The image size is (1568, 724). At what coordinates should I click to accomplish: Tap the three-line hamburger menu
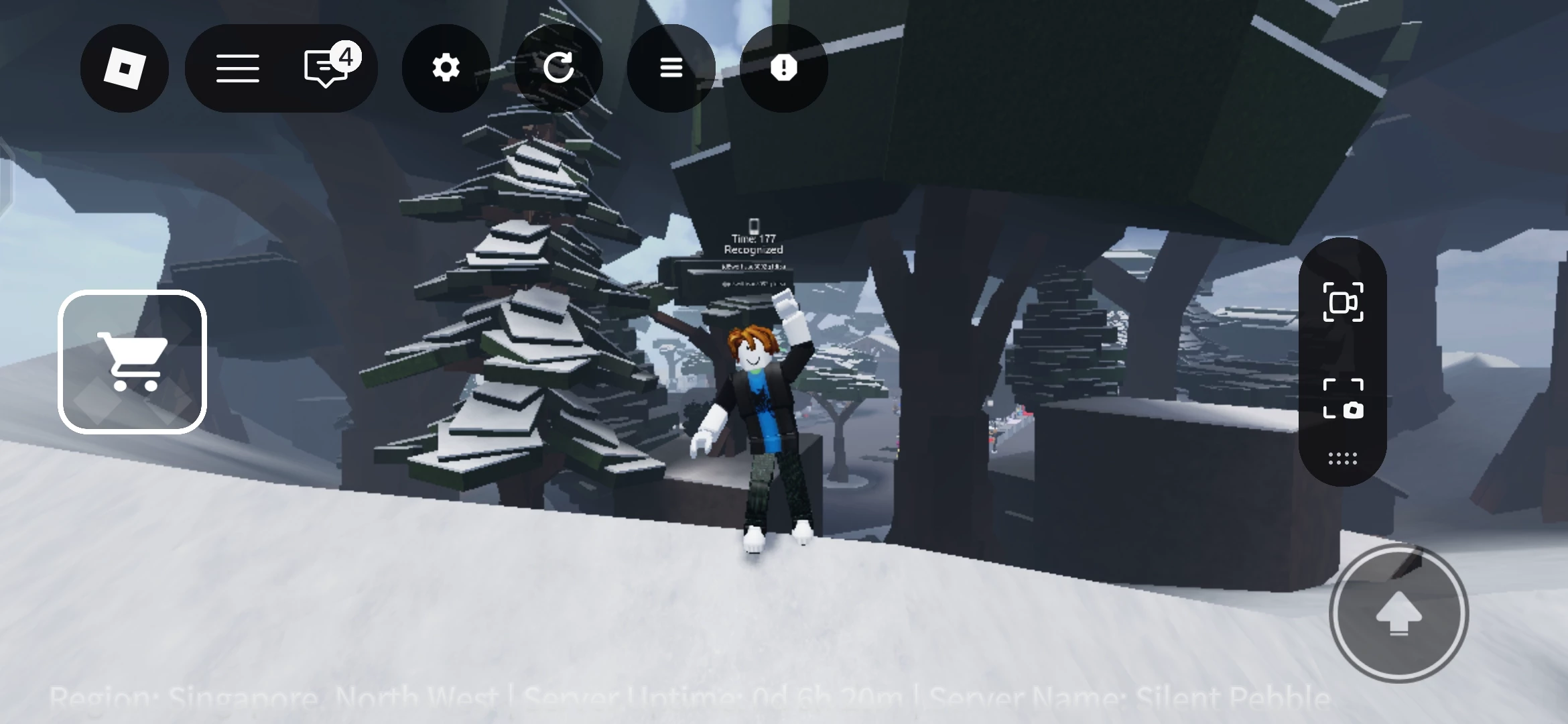click(237, 68)
